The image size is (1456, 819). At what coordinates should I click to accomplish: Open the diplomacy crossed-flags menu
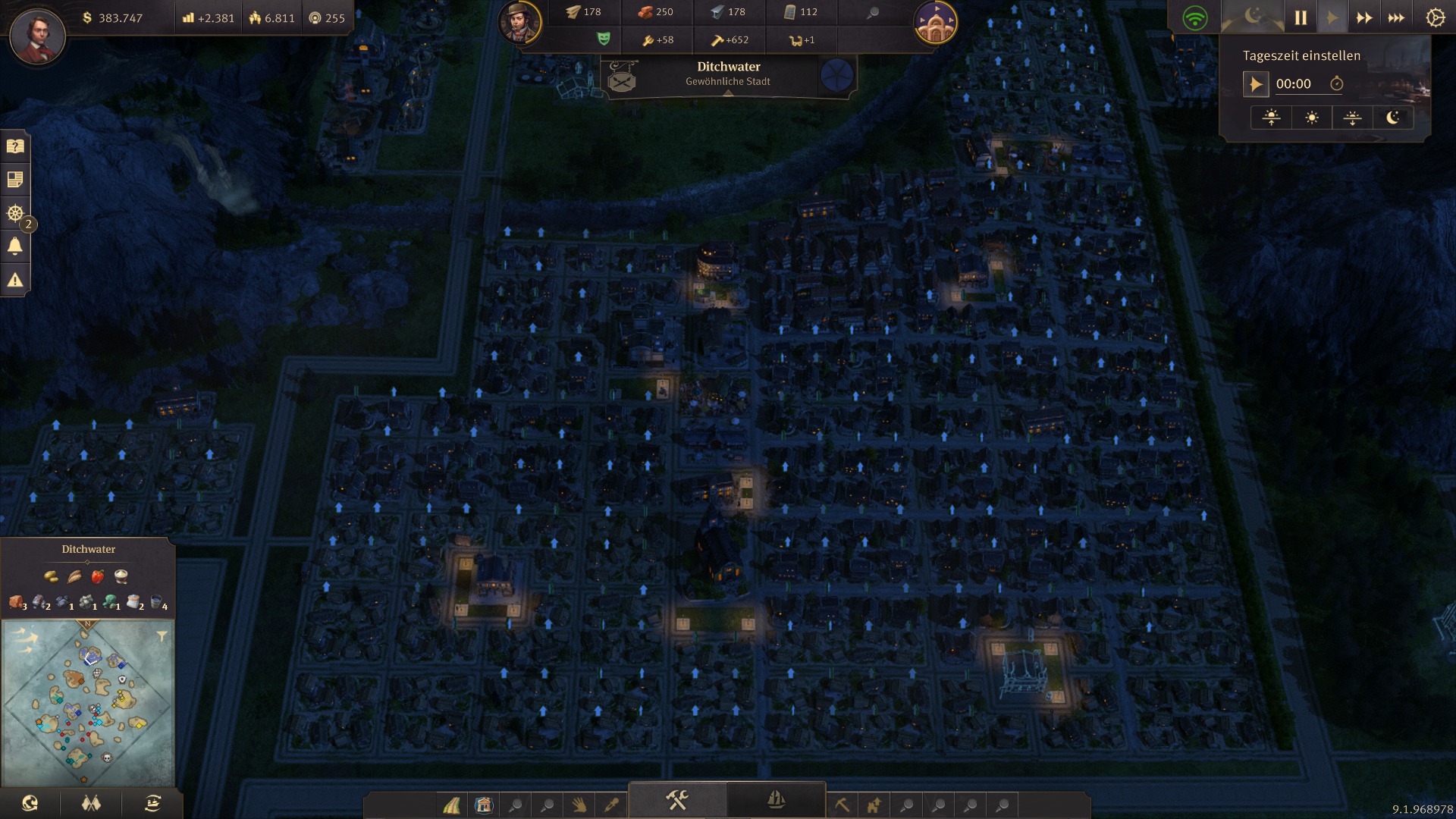(x=91, y=803)
